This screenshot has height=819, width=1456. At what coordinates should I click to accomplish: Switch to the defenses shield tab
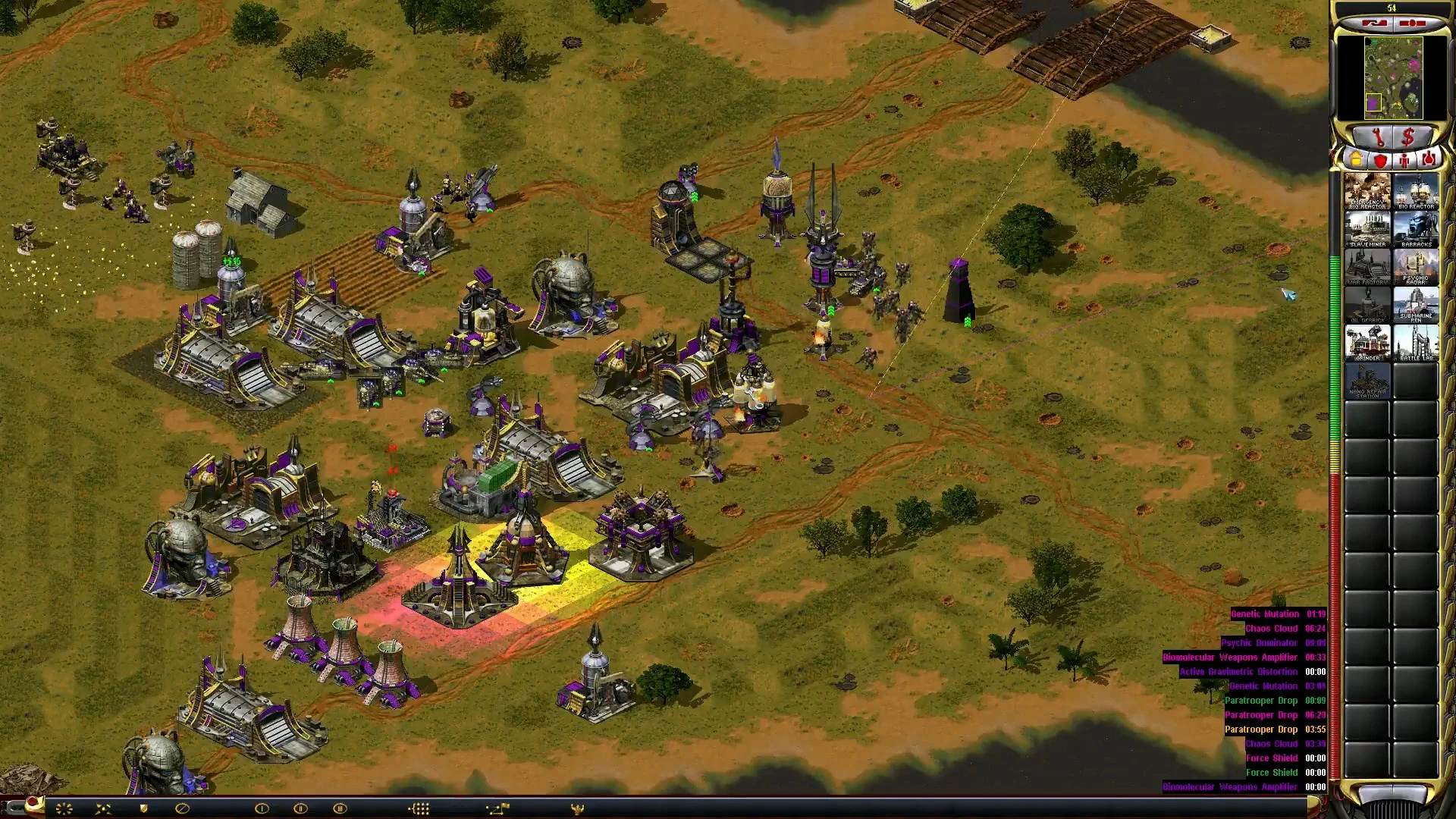[x=1380, y=160]
